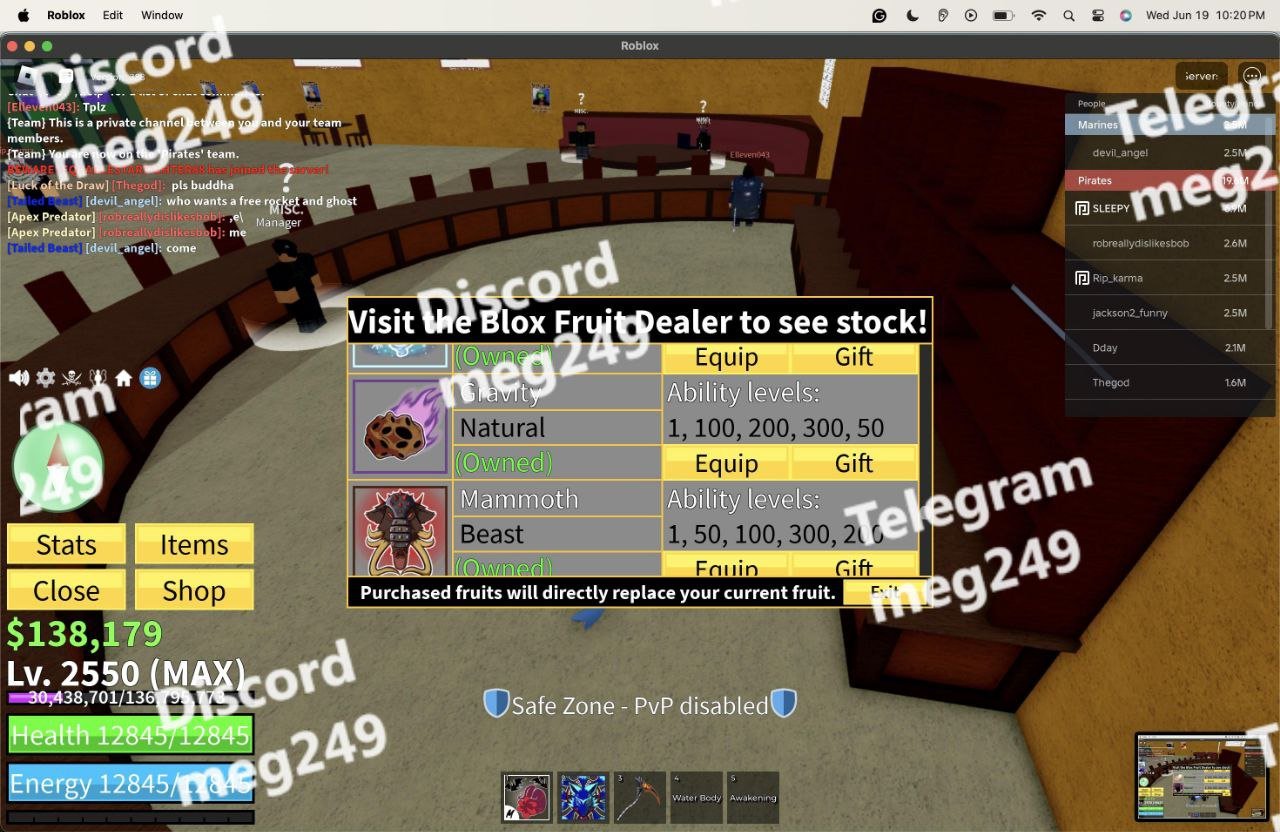Open the Stats menu

point(66,545)
